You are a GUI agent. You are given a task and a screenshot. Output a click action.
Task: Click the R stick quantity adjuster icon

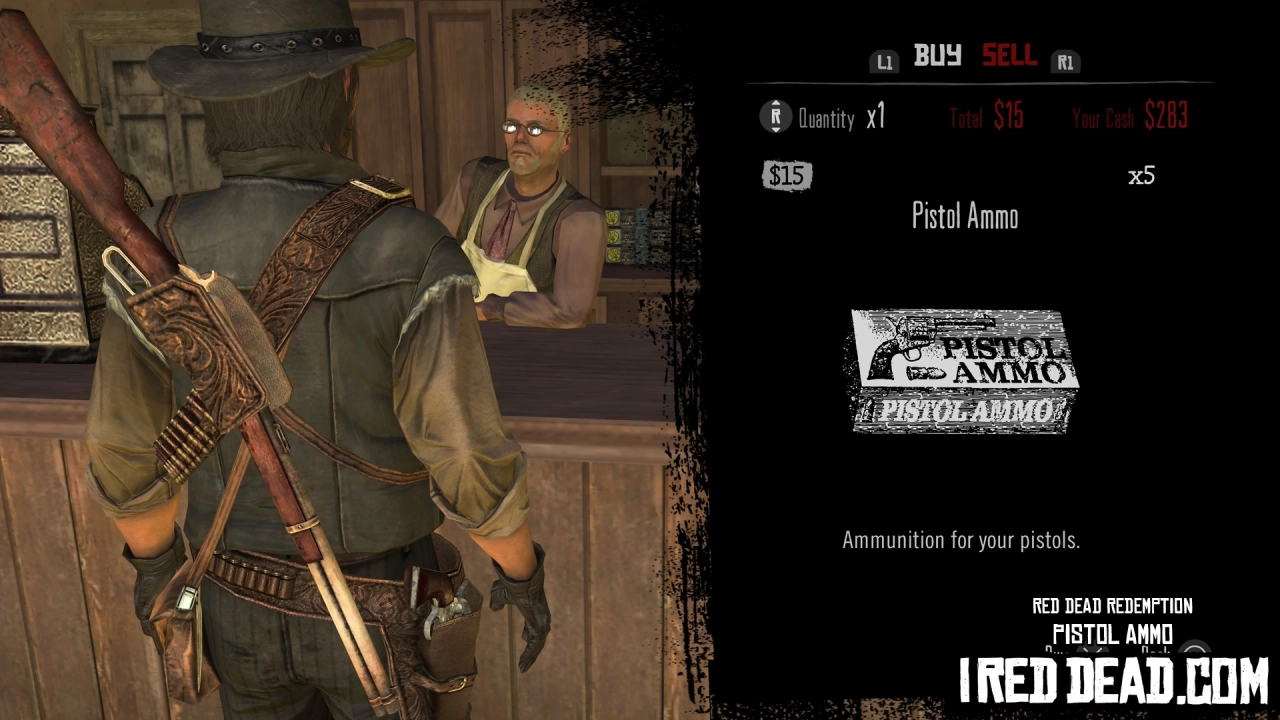pyautogui.click(x=775, y=117)
